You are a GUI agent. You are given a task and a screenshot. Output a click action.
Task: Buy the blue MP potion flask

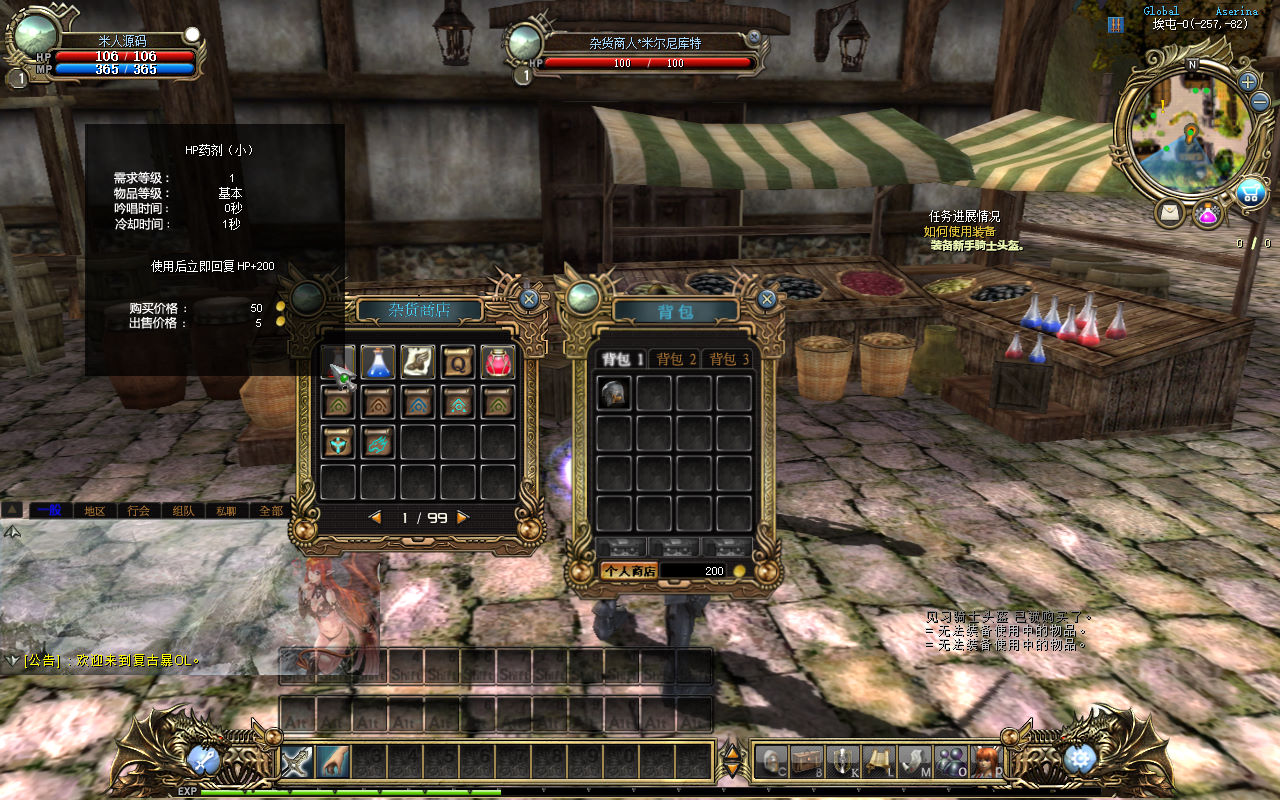click(377, 362)
